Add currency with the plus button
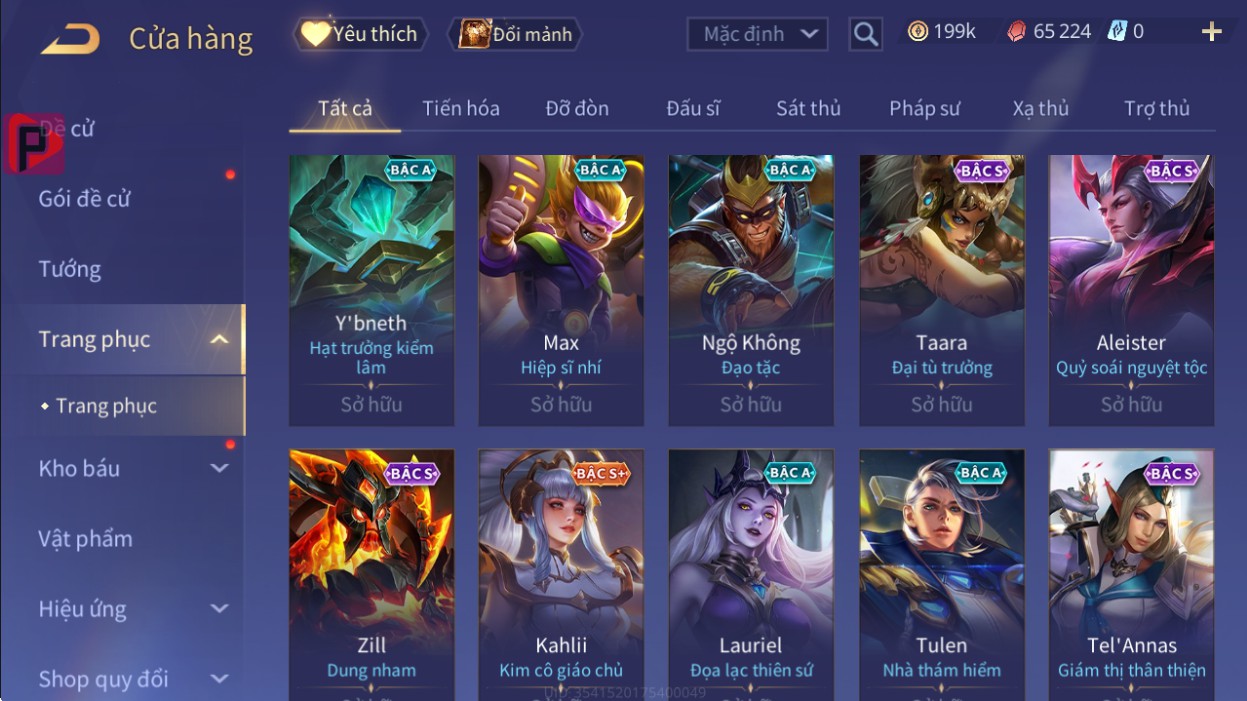This screenshot has width=1247, height=701. (1211, 32)
